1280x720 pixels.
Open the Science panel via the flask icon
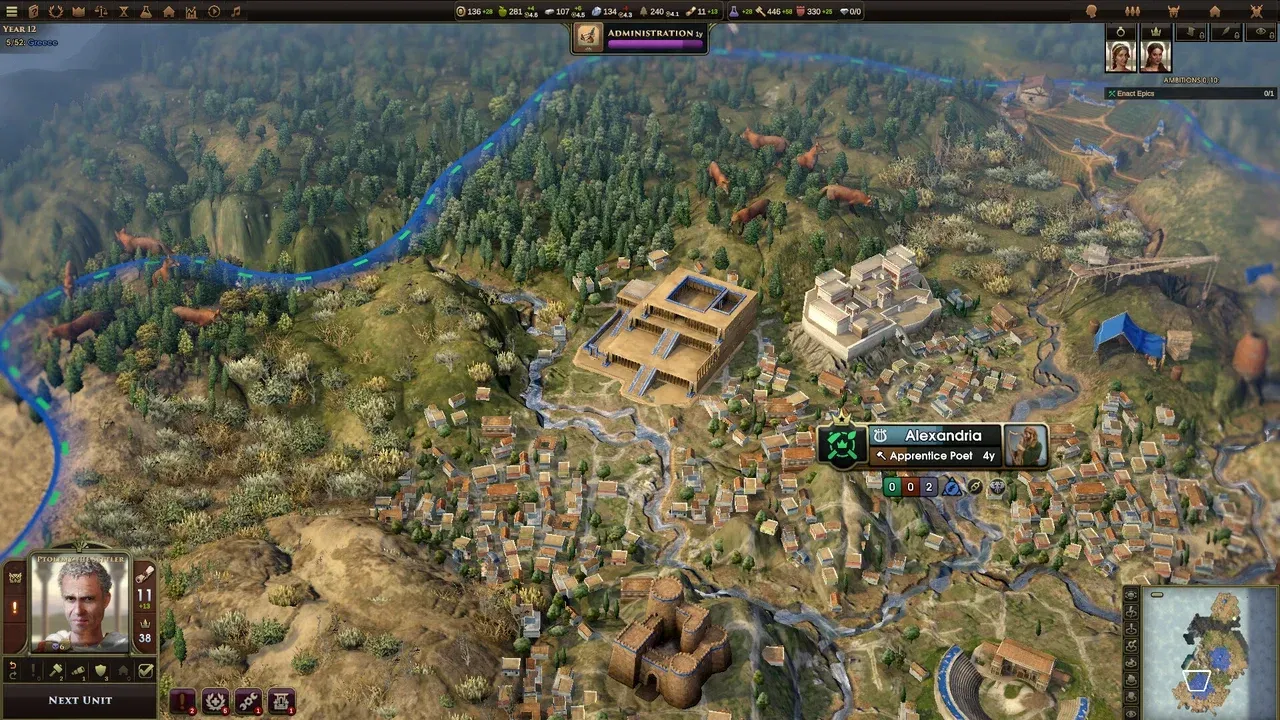click(x=147, y=12)
